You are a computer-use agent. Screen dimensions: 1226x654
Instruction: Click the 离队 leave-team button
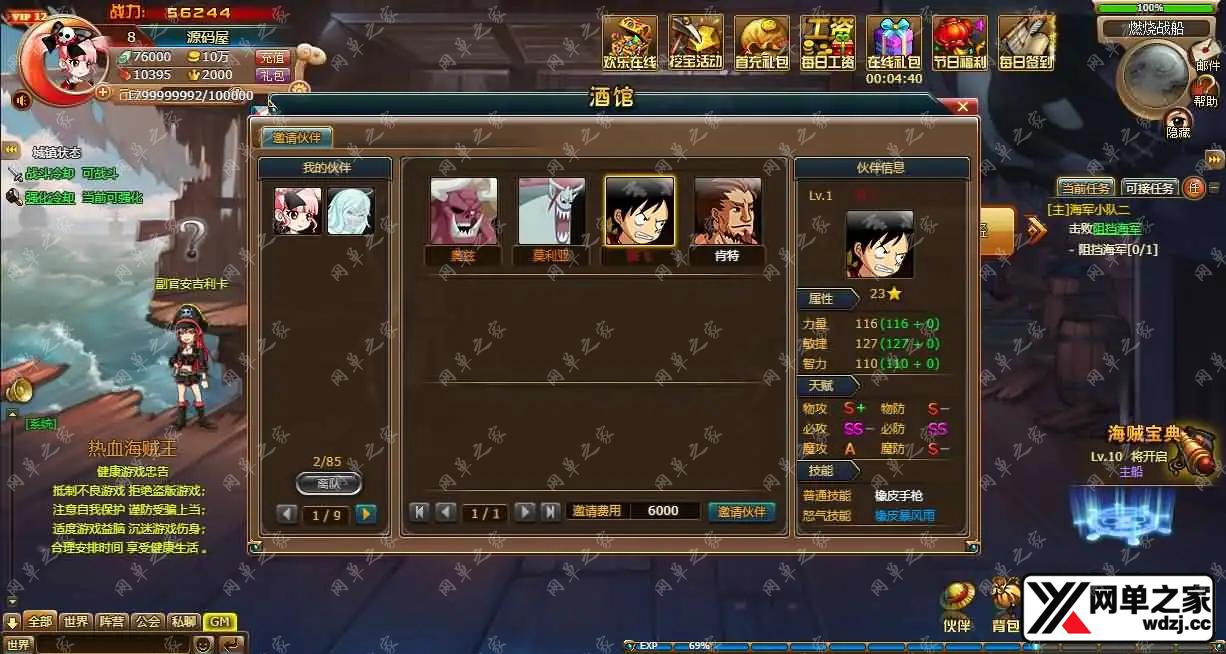[x=329, y=483]
